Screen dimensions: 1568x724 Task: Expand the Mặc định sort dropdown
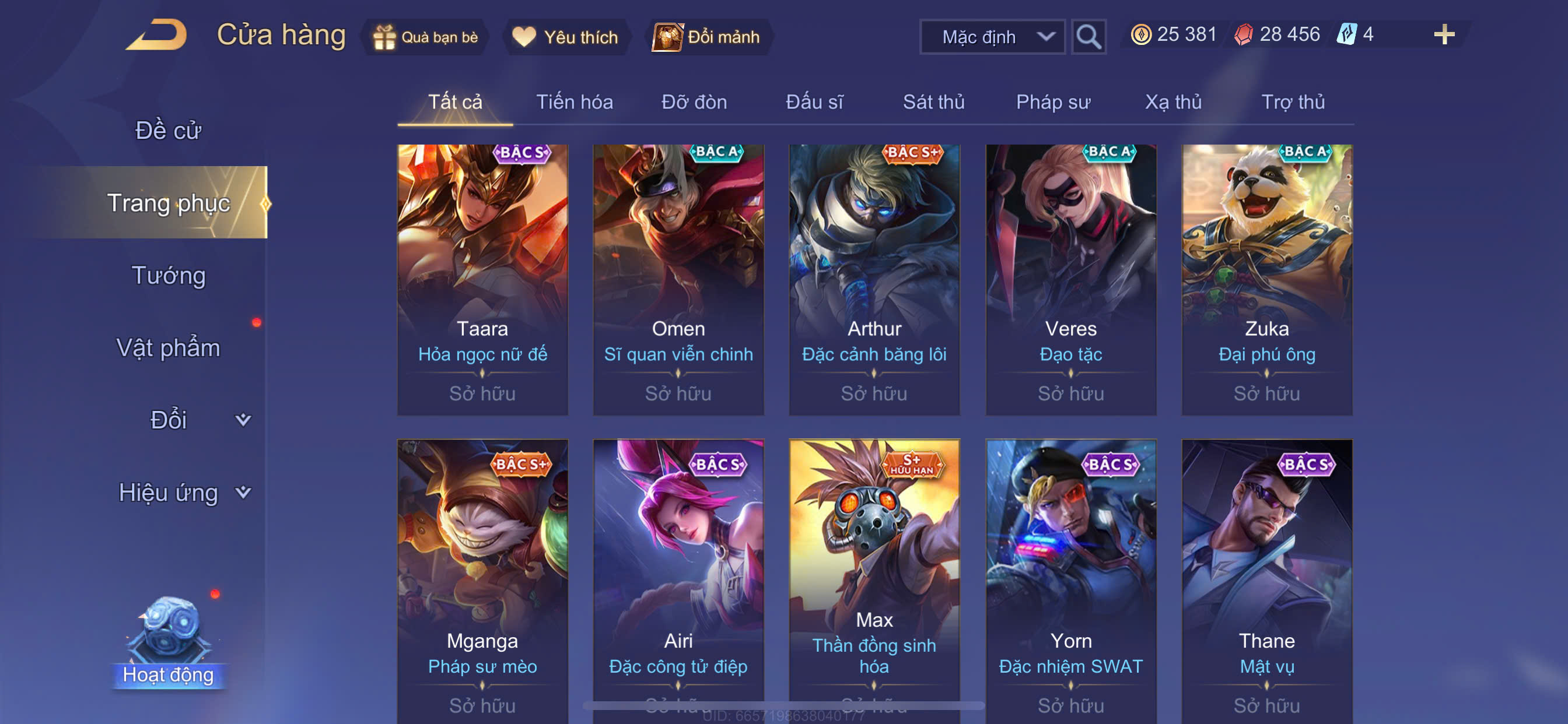pos(992,37)
